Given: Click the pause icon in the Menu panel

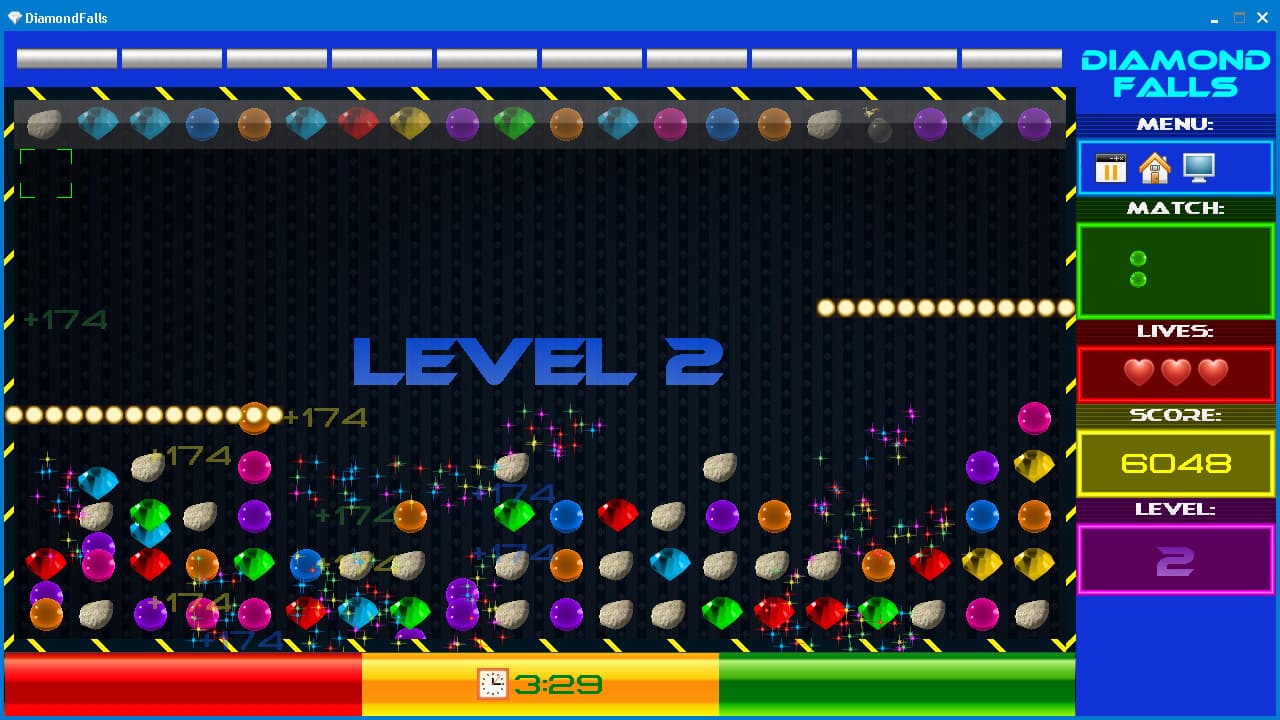Looking at the screenshot, I should pos(1111,168).
